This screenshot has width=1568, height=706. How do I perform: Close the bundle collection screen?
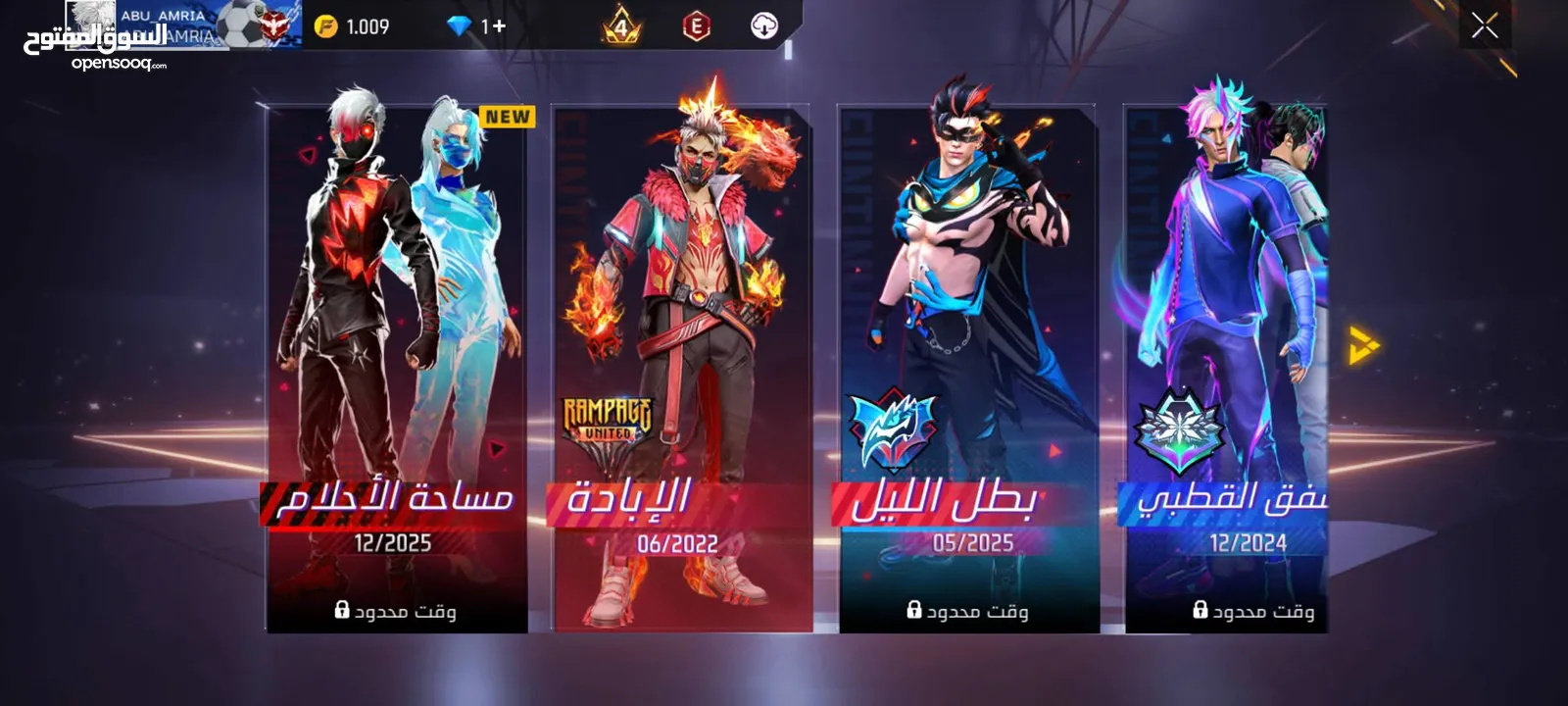pyautogui.click(x=1484, y=25)
